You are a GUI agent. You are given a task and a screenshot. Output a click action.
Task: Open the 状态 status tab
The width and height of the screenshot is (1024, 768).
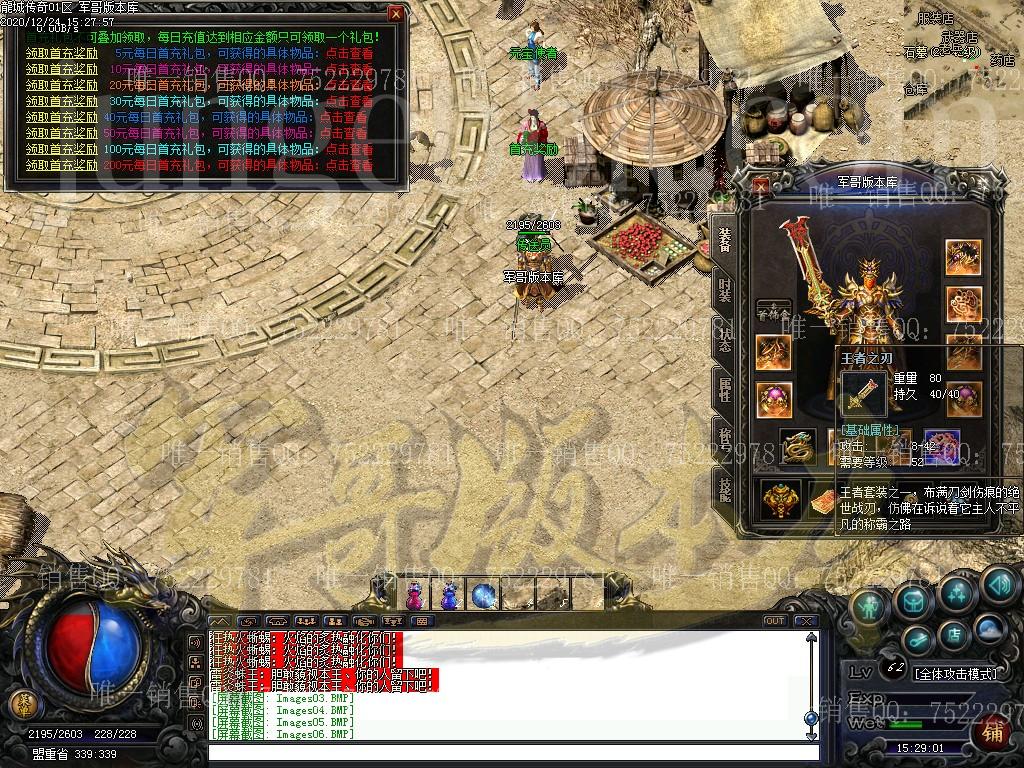[x=724, y=340]
